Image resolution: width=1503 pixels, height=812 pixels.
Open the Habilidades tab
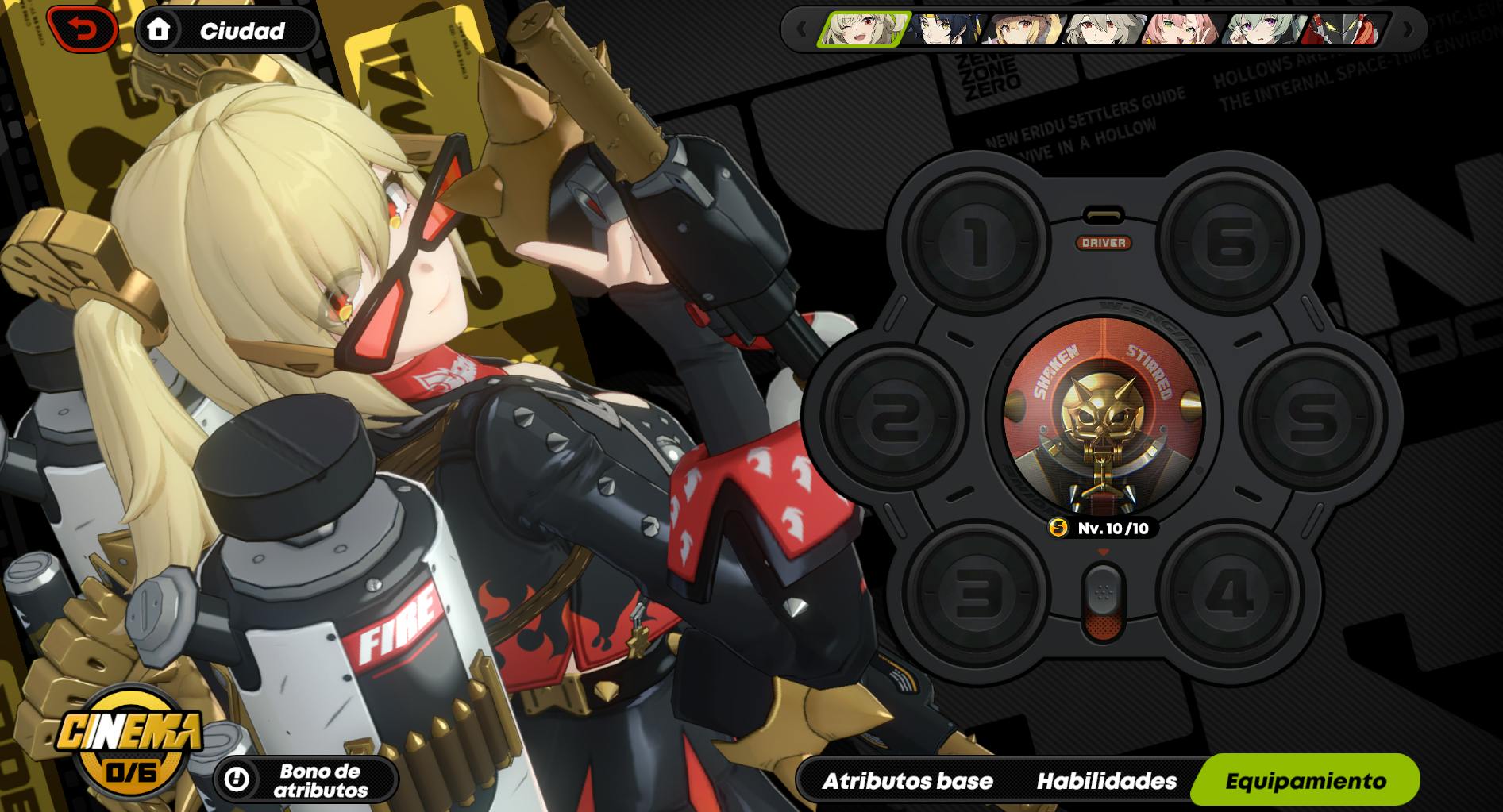click(1106, 781)
